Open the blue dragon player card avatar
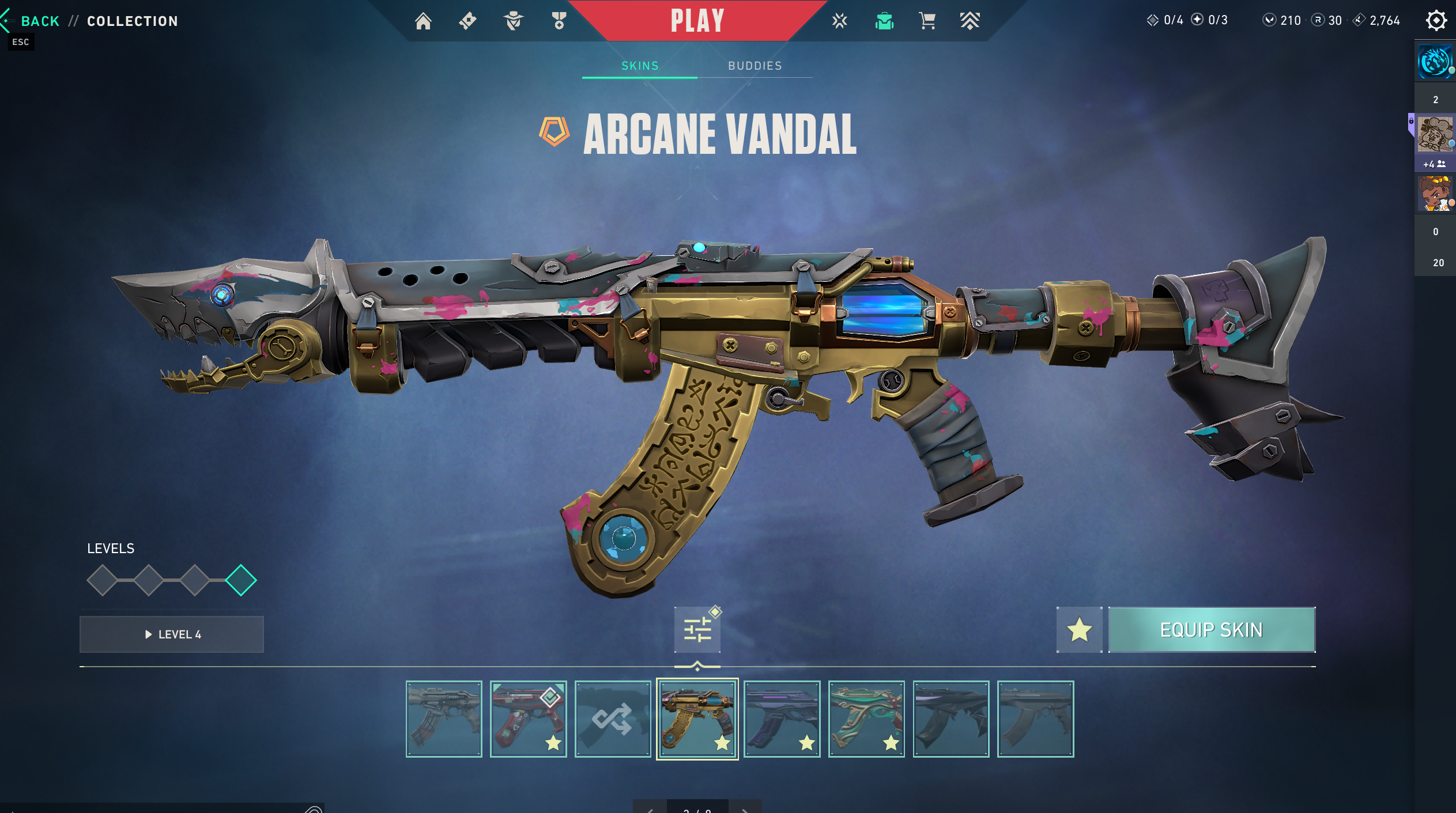This screenshot has width=1456, height=813. (1435, 62)
